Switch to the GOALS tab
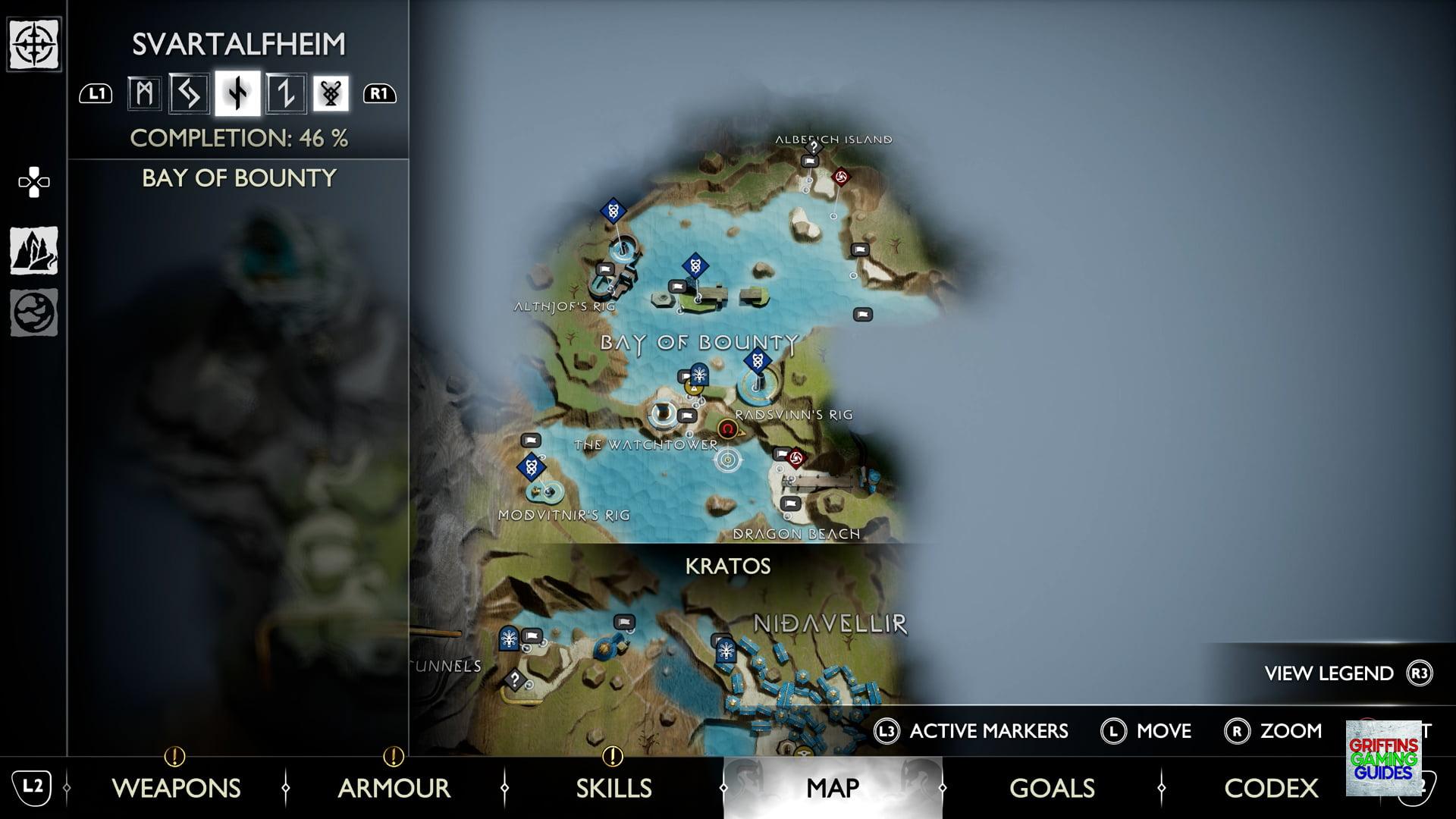1456x819 pixels. [1050, 789]
